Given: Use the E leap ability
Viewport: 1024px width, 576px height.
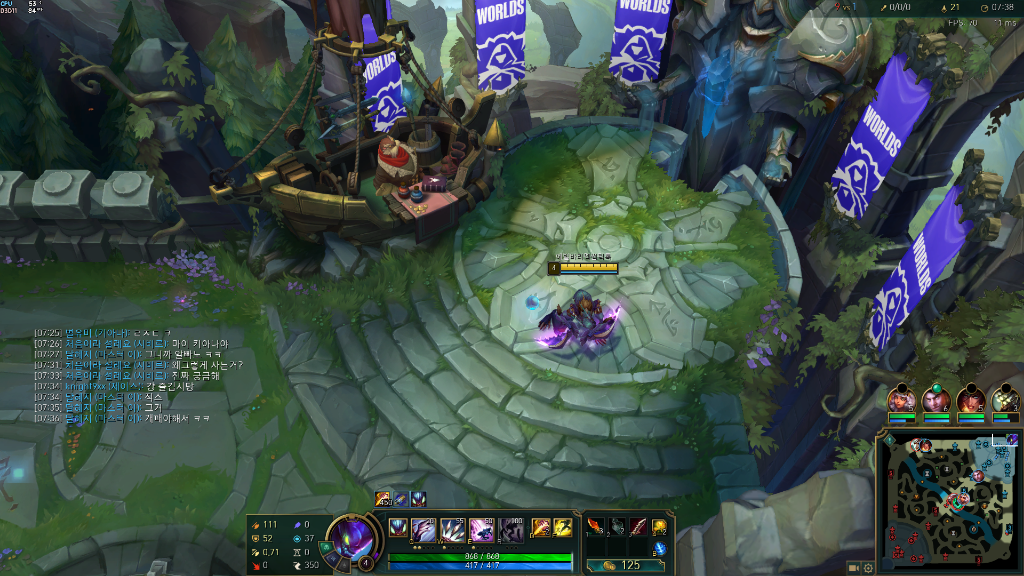Looking at the screenshot, I should (482, 529).
